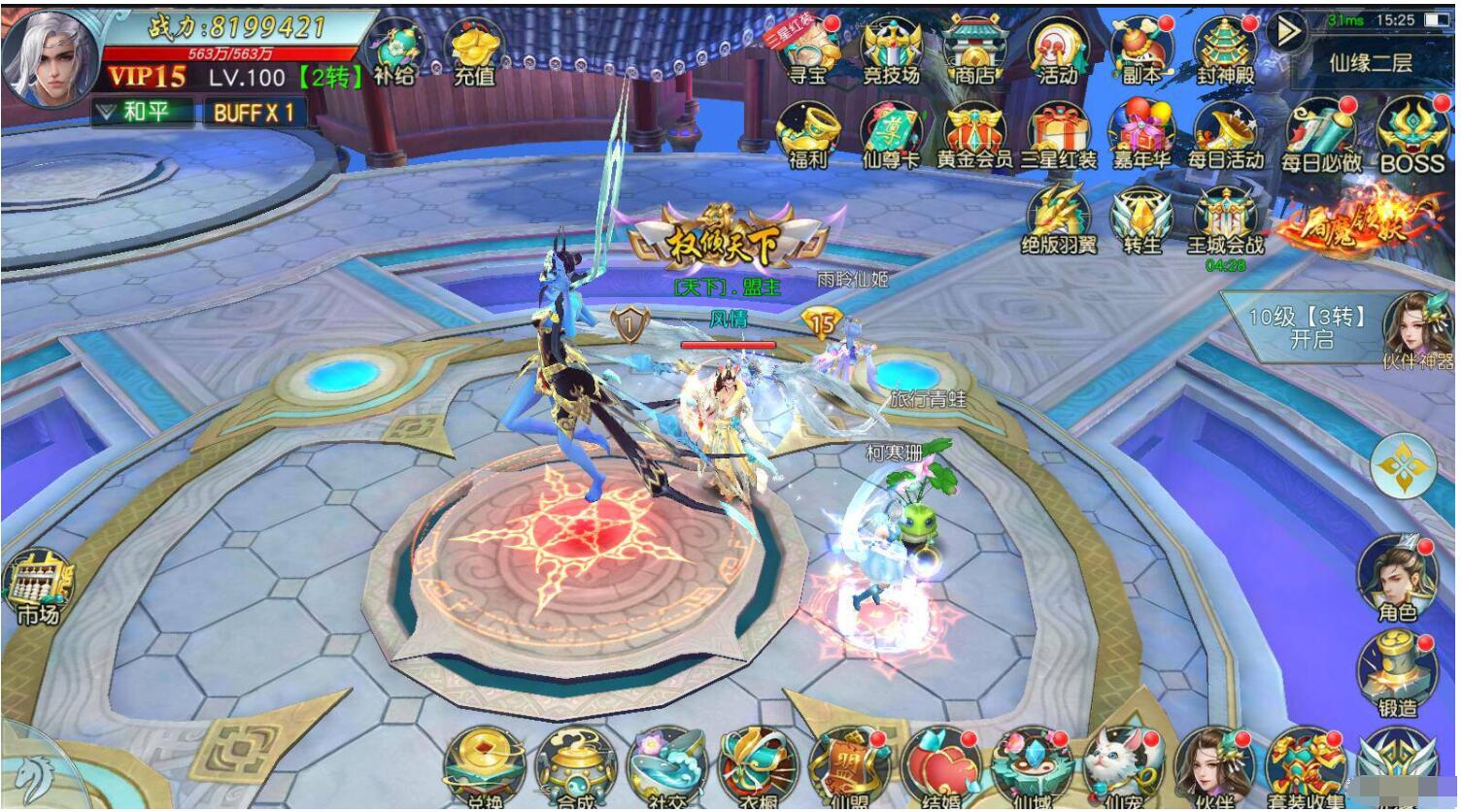Image resolution: width=1462 pixels, height=812 pixels.
Task: Enter the 竞技场 arena
Action: 890,49
